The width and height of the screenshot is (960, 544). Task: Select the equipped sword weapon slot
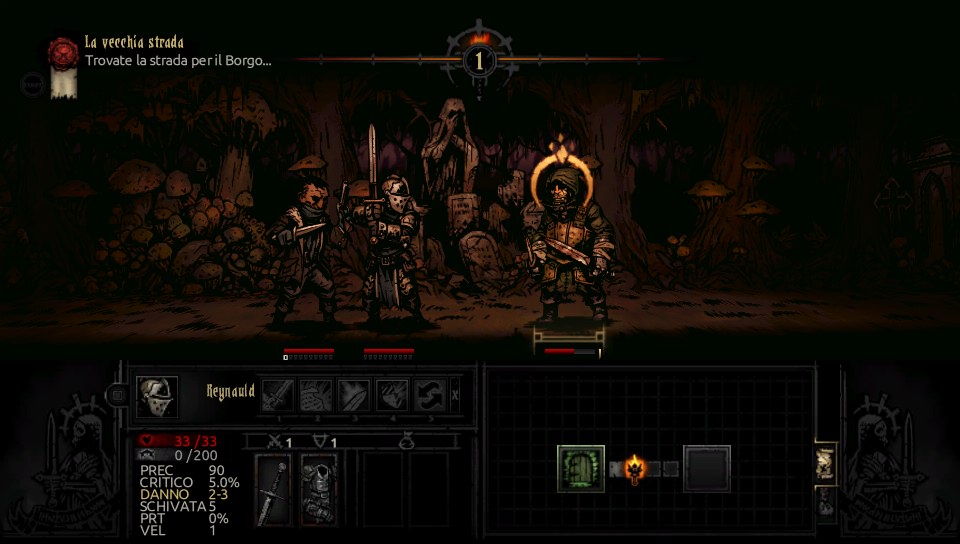[x=273, y=489]
